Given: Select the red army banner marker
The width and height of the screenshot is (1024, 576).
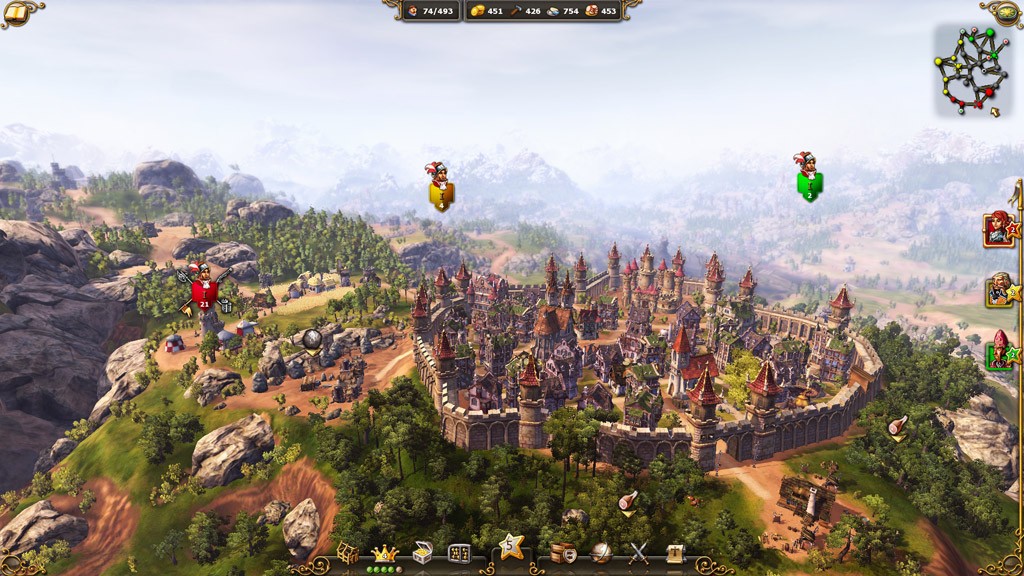Looking at the screenshot, I should pyautogui.click(x=204, y=291).
